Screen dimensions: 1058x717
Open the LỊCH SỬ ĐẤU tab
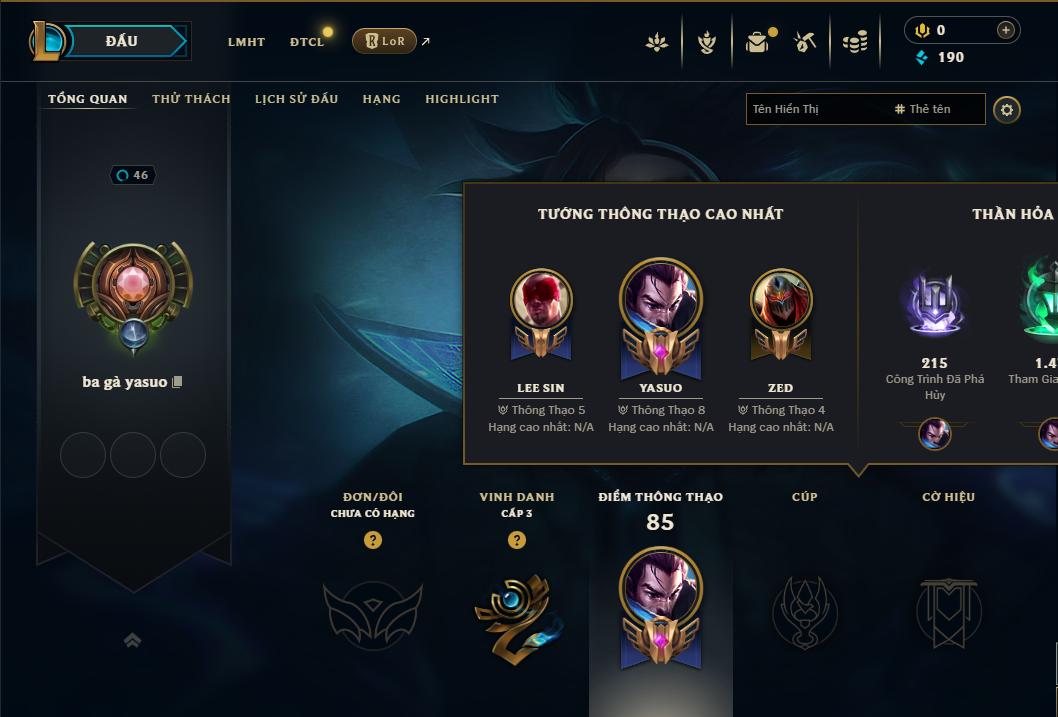click(x=296, y=99)
